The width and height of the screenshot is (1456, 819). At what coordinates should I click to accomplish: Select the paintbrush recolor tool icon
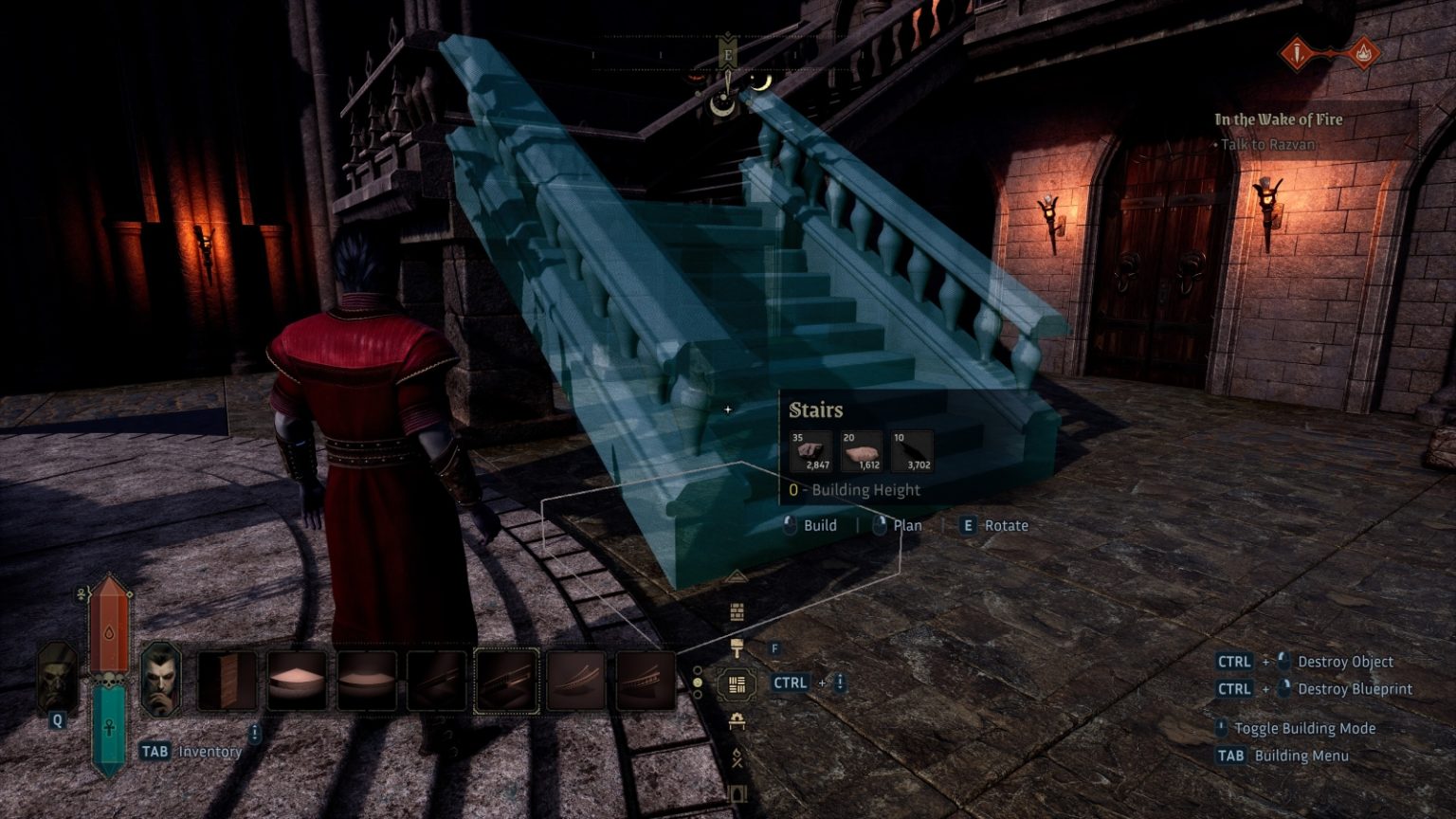click(737, 646)
